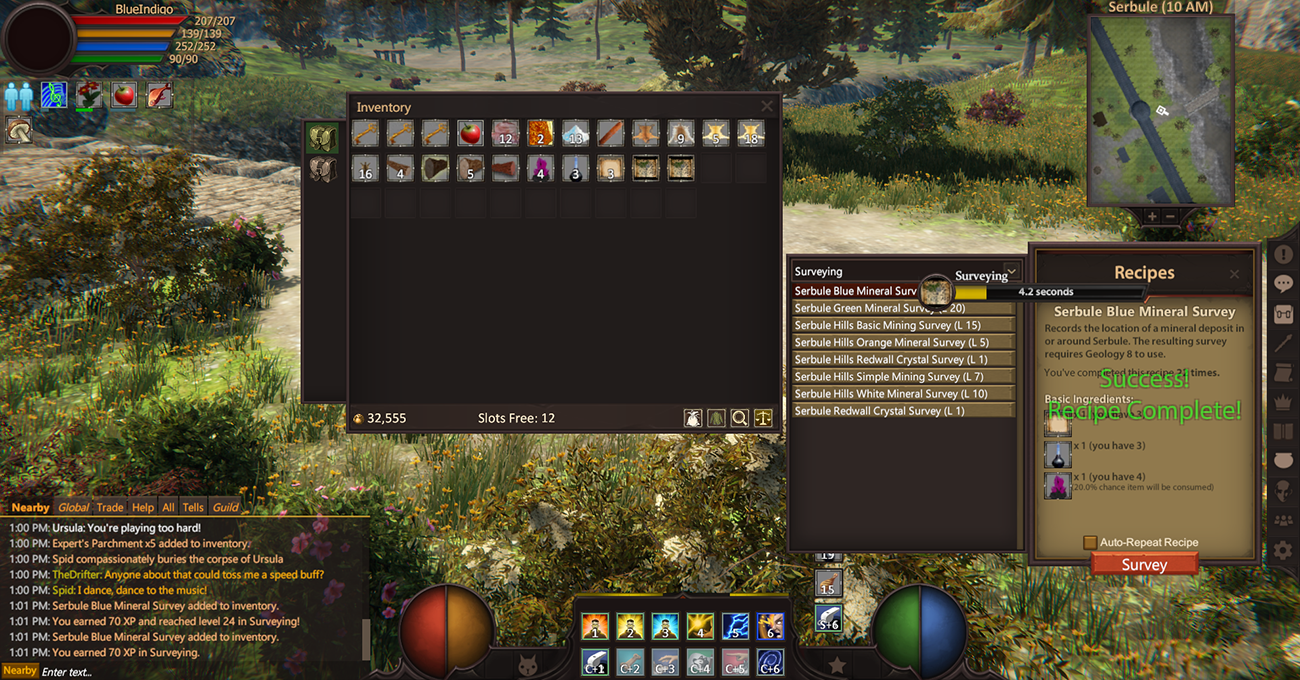Click the mushroom buff icon
This screenshot has height=680, width=1300.
point(18,129)
